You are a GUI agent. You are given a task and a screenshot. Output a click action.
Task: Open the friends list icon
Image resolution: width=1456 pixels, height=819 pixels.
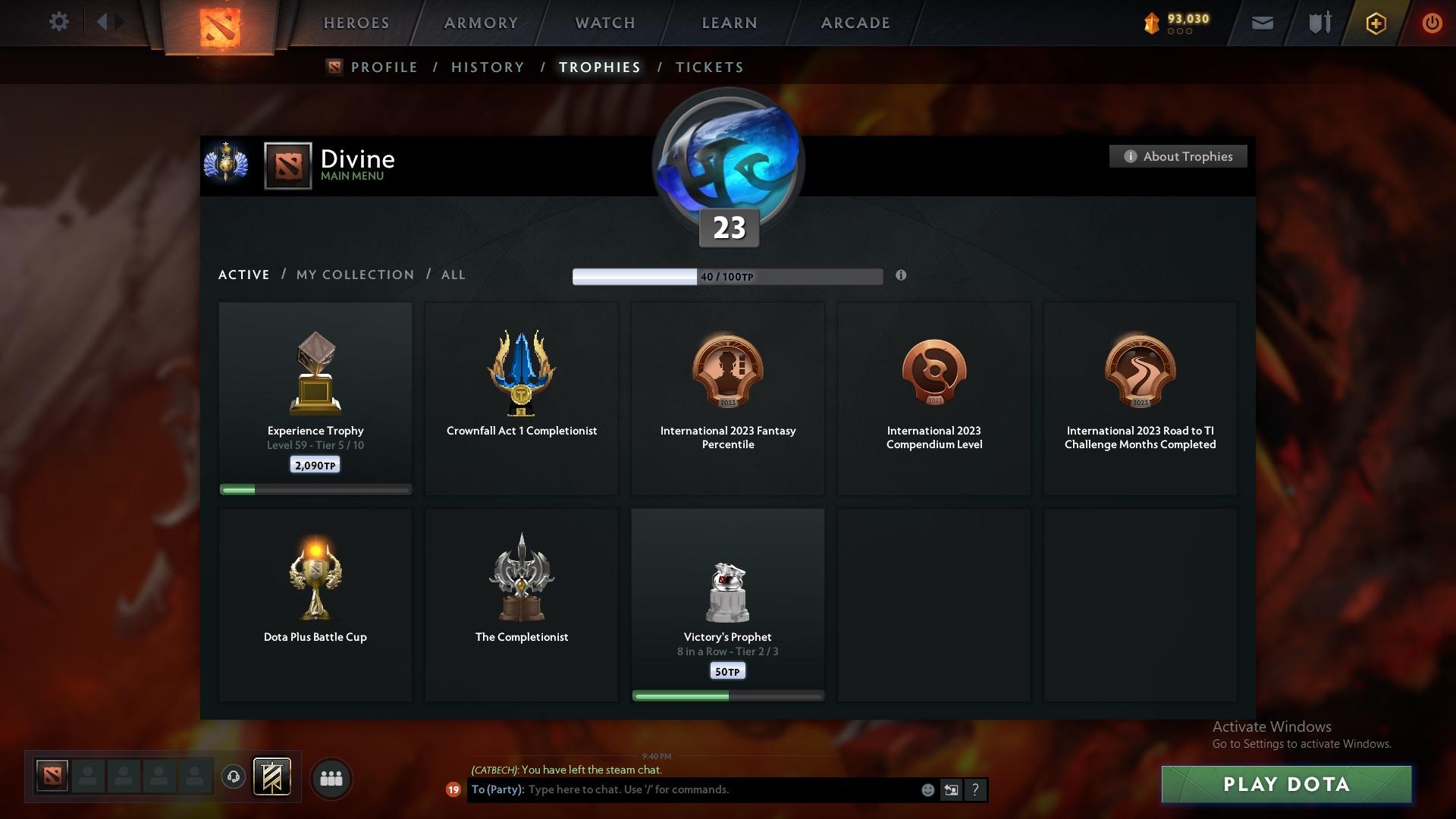pyautogui.click(x=331, y=778)
